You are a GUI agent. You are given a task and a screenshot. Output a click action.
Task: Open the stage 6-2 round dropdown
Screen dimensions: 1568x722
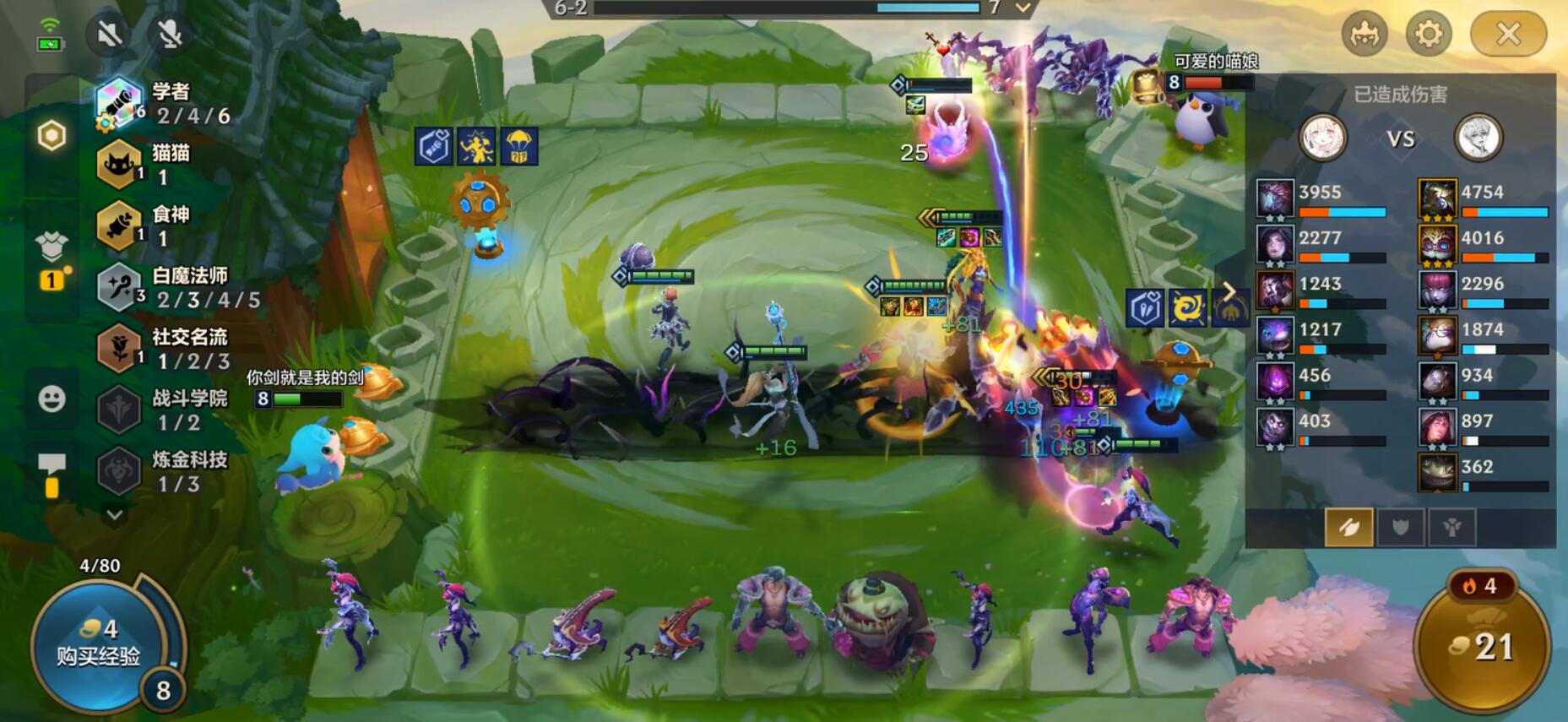1023,8
